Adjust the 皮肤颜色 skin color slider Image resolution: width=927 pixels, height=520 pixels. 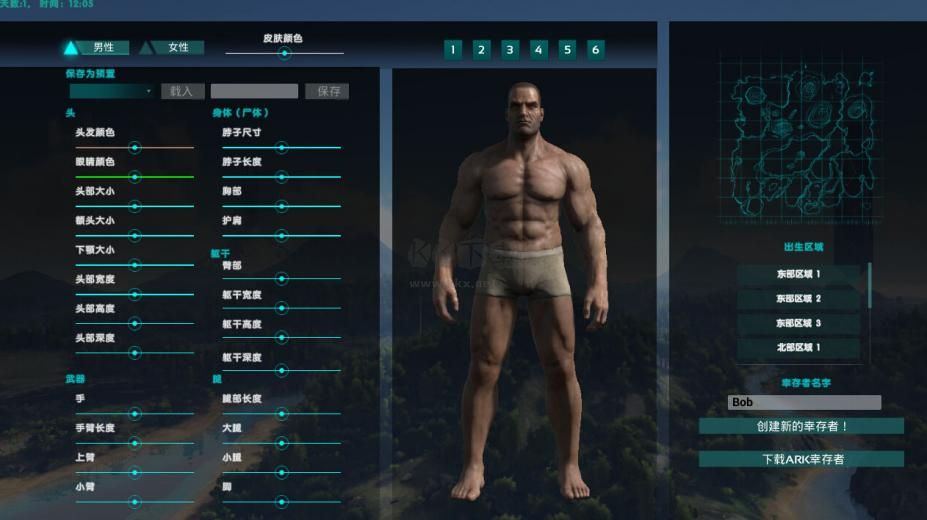point(284,54)
